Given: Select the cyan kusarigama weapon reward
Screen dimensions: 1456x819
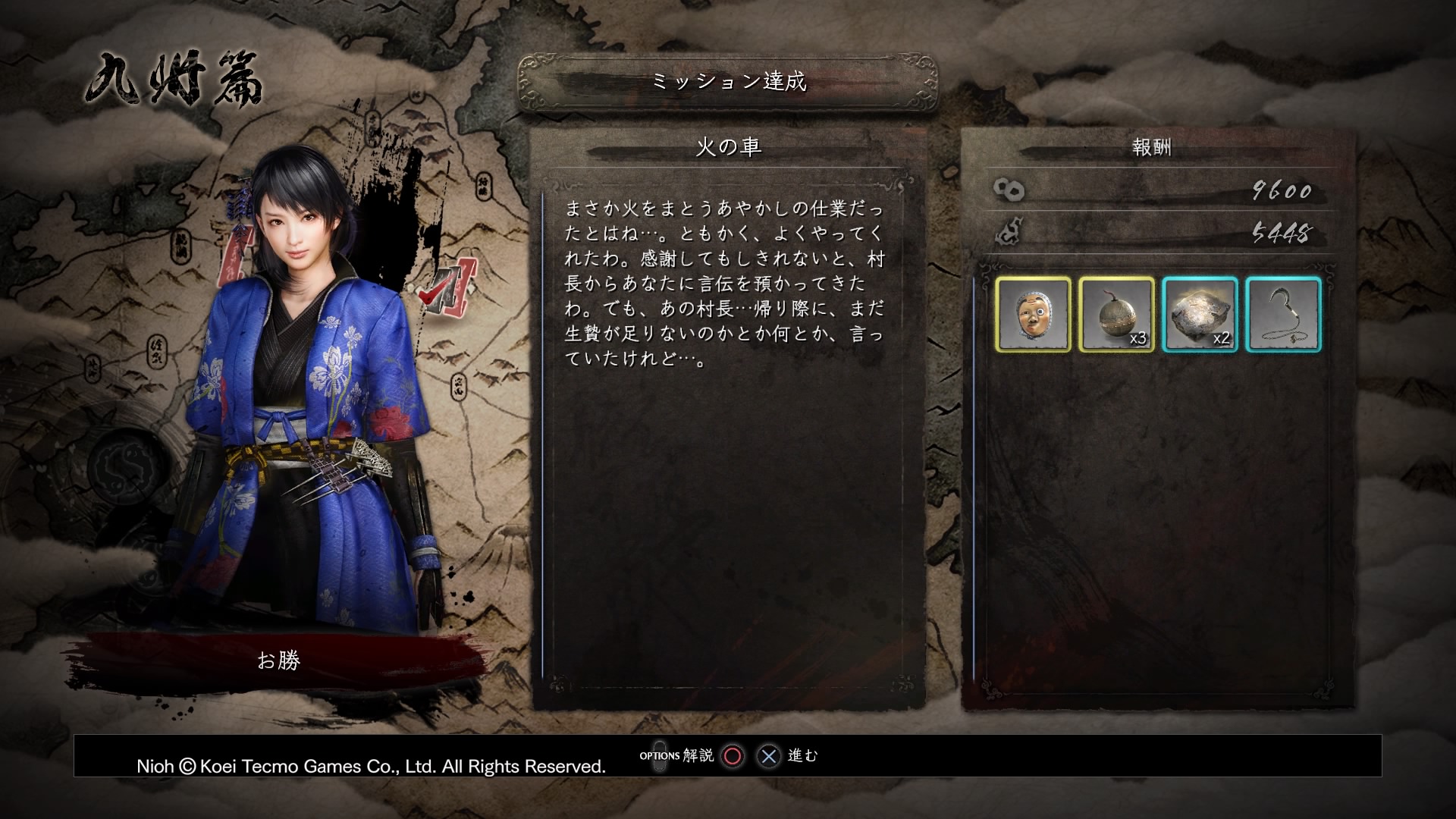Looking at the screenshot, I should click(x=1282, y=315).
